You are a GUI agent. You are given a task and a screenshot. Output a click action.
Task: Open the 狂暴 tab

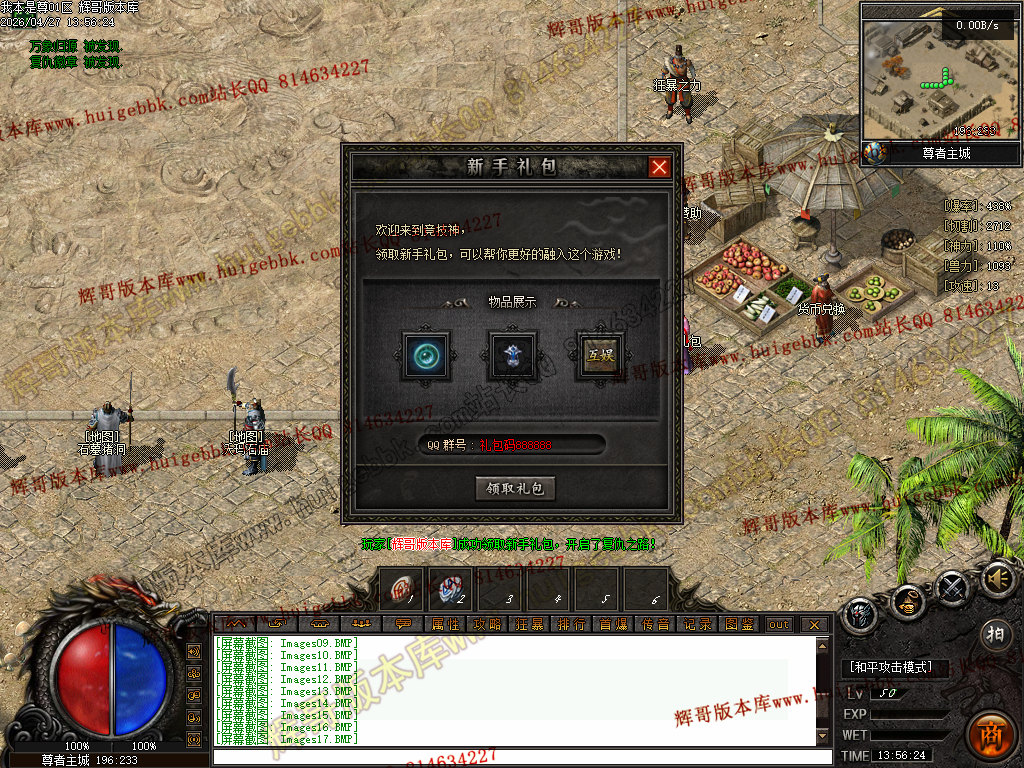529,624
